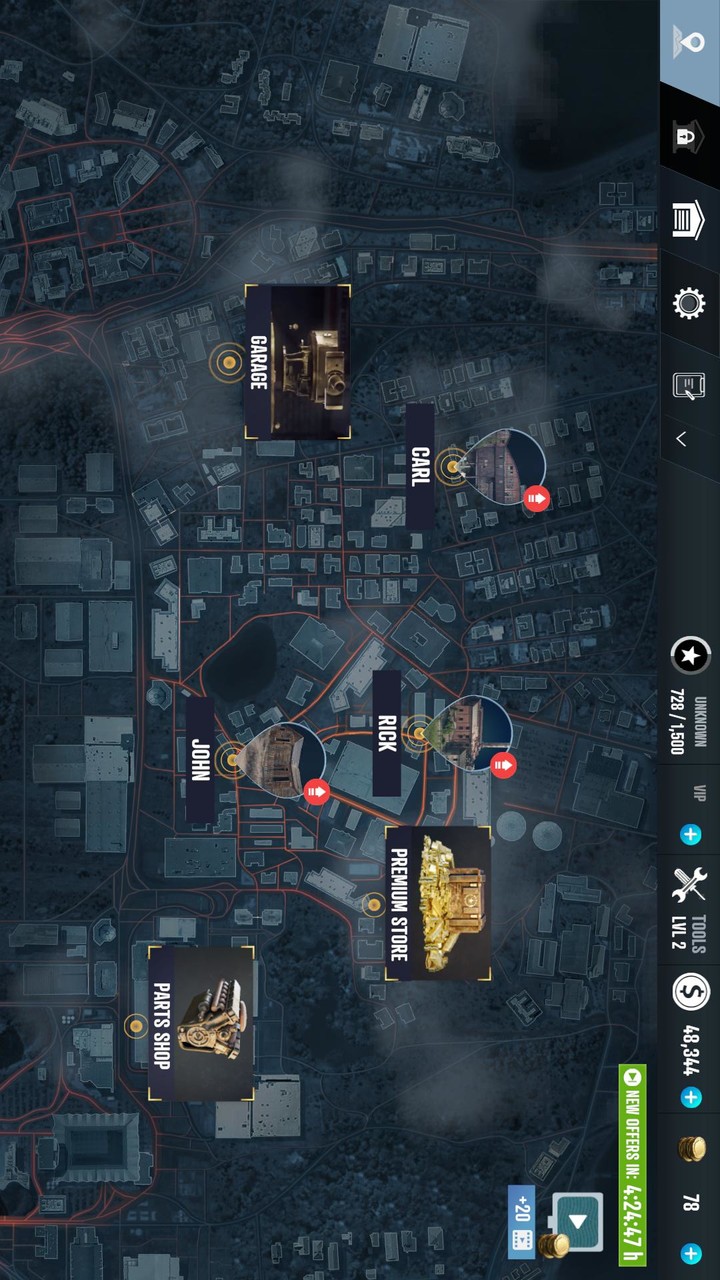Collapse the side menu with the arrow
720x1280 pixels.
682,439
